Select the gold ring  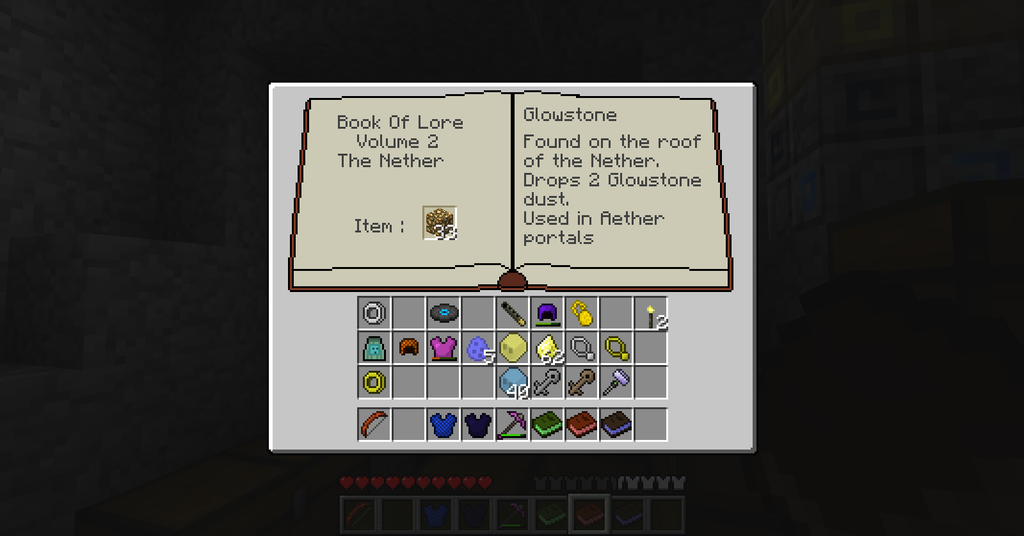(x=374, y=382)
